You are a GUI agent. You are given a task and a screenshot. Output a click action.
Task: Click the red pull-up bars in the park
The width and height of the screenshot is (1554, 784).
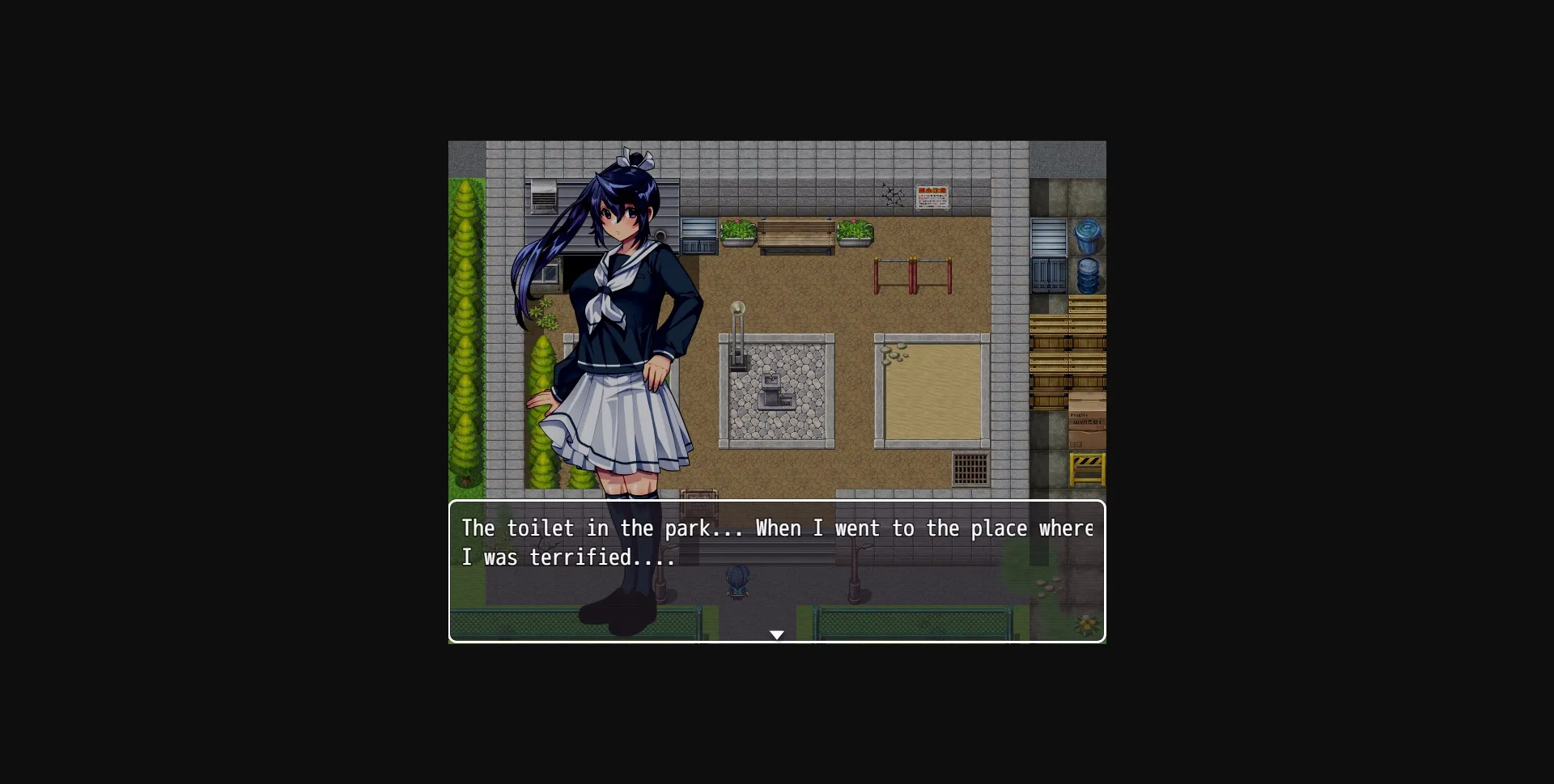tap(913, 273)
